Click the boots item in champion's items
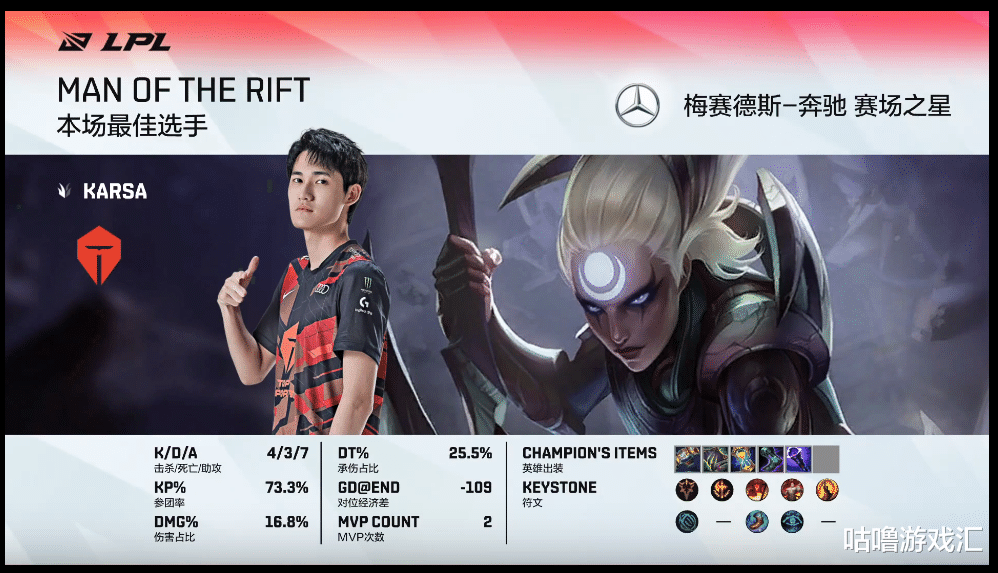 click(x=770, y=459)
